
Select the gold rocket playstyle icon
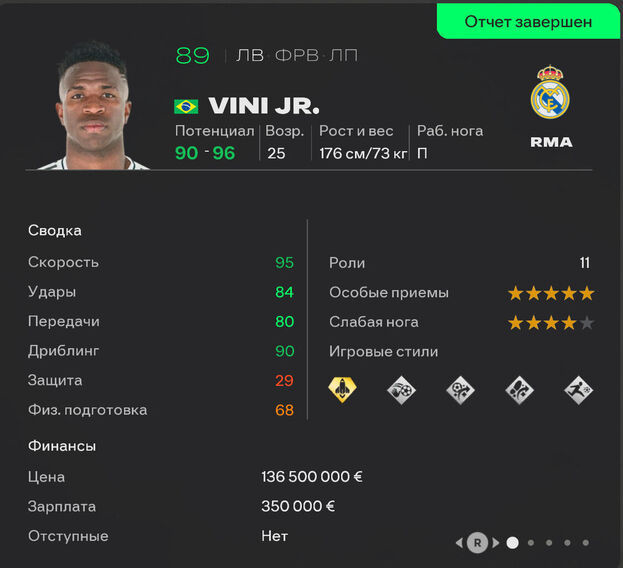pos(342,389)
